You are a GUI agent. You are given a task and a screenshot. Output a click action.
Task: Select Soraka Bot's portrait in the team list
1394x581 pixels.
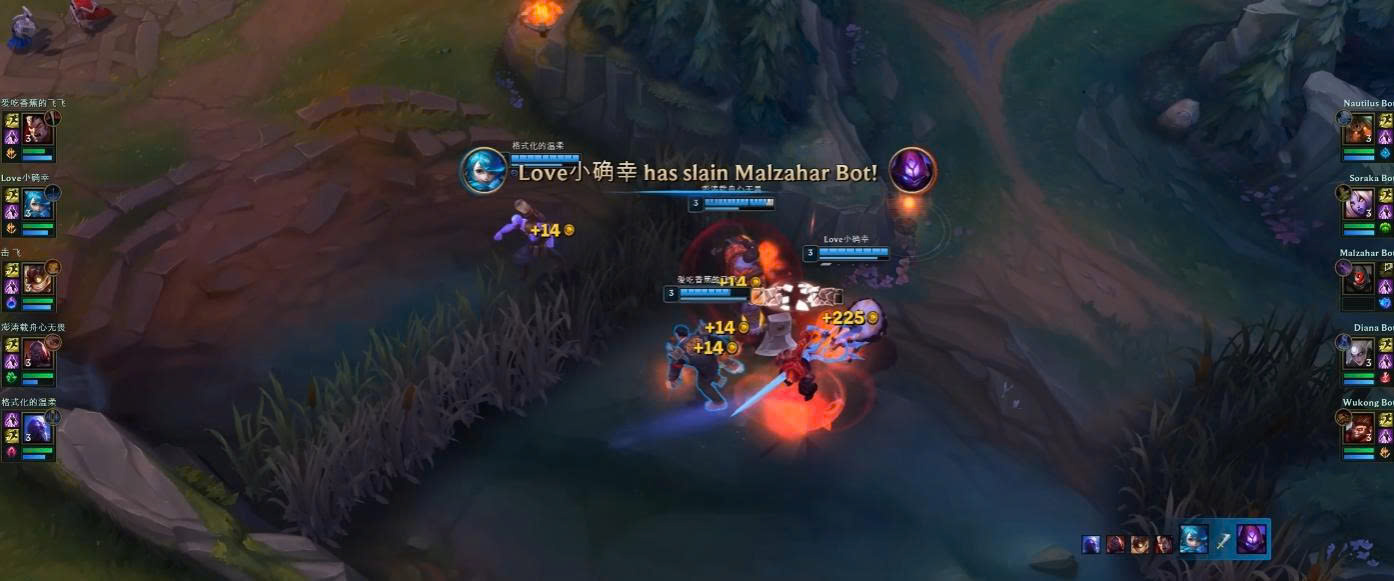(x=1360, y=203)
